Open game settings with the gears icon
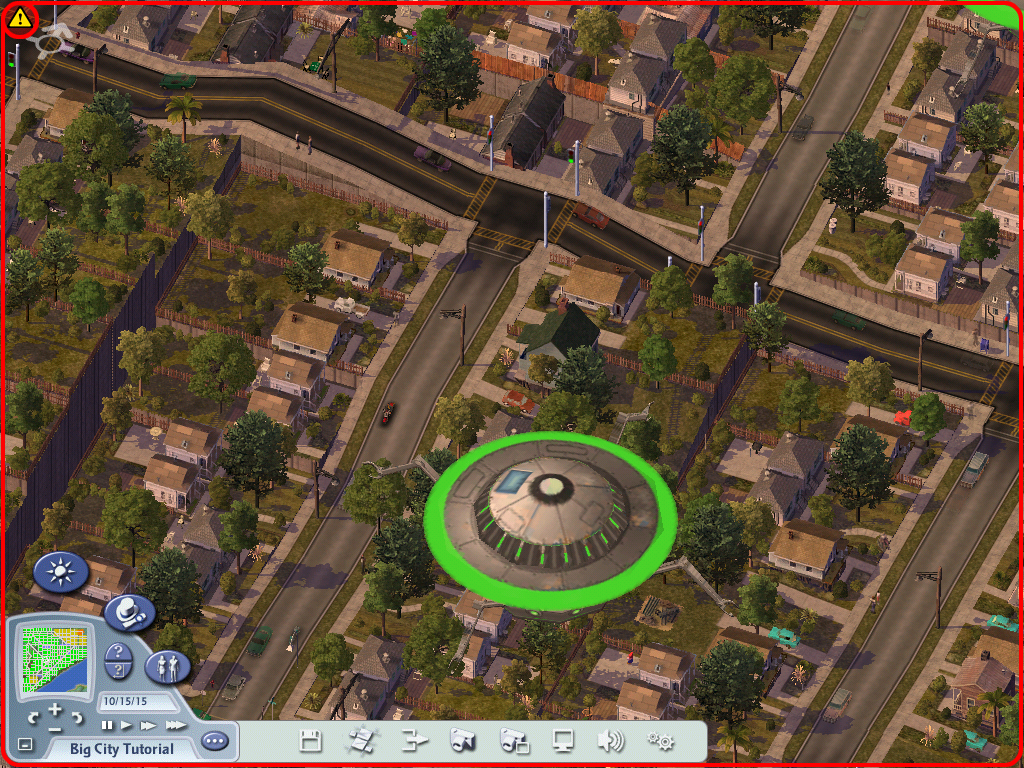This screenshot has width=1024, height=768. (x=660, y=741)
